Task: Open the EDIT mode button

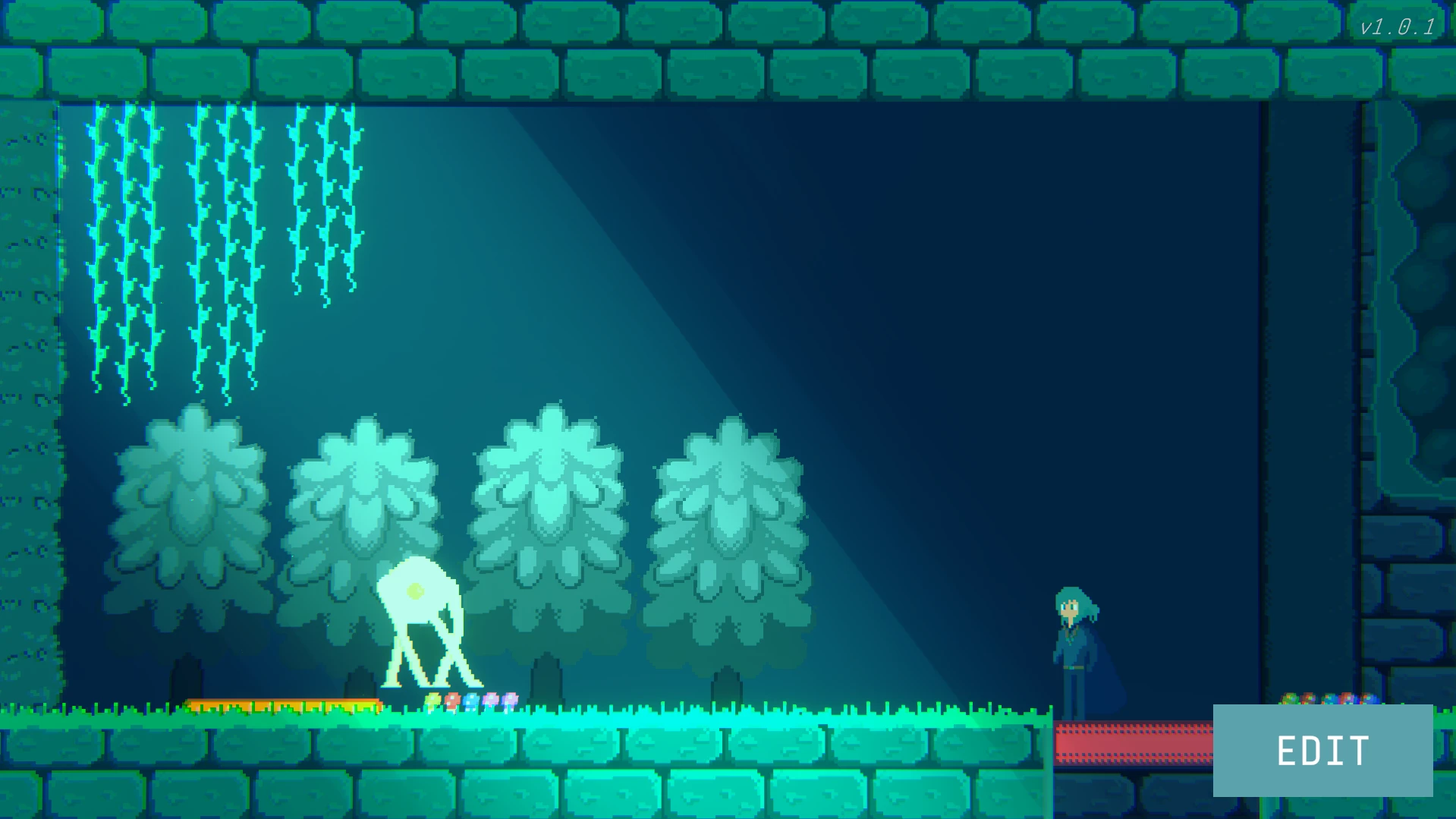Action: 1322,750
